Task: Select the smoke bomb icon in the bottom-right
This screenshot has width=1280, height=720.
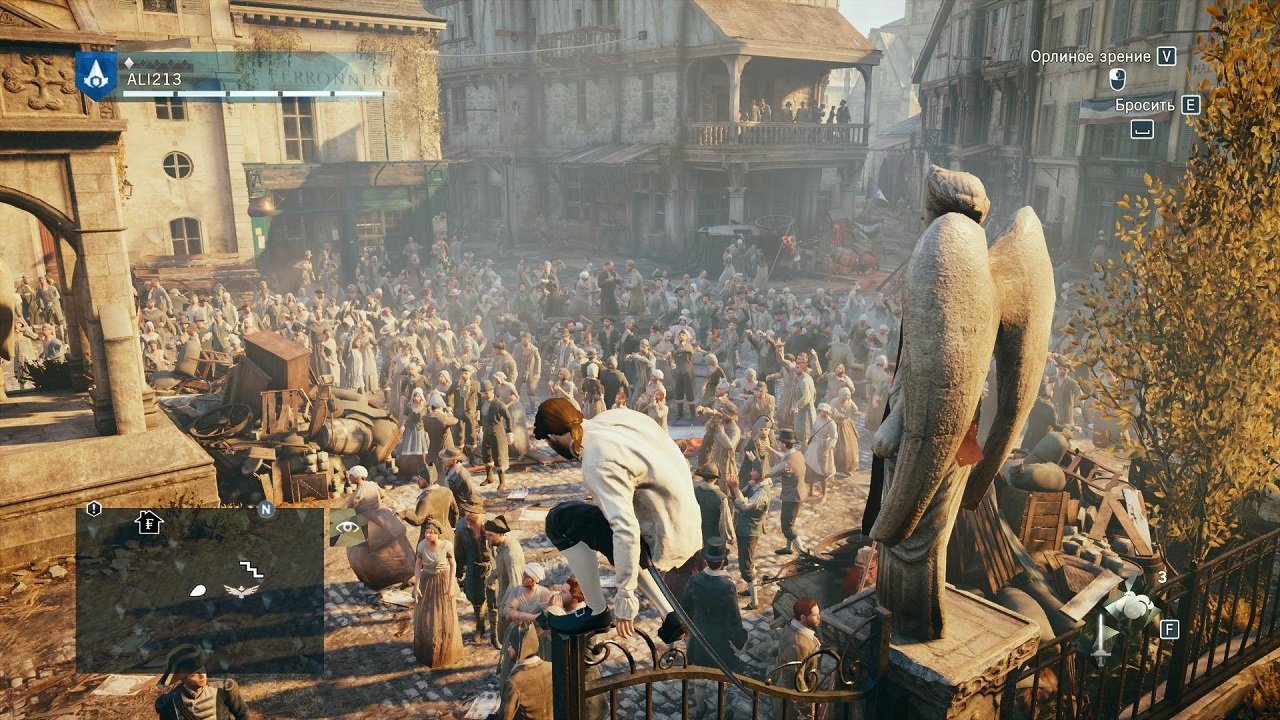Action: coord(1135,605)
